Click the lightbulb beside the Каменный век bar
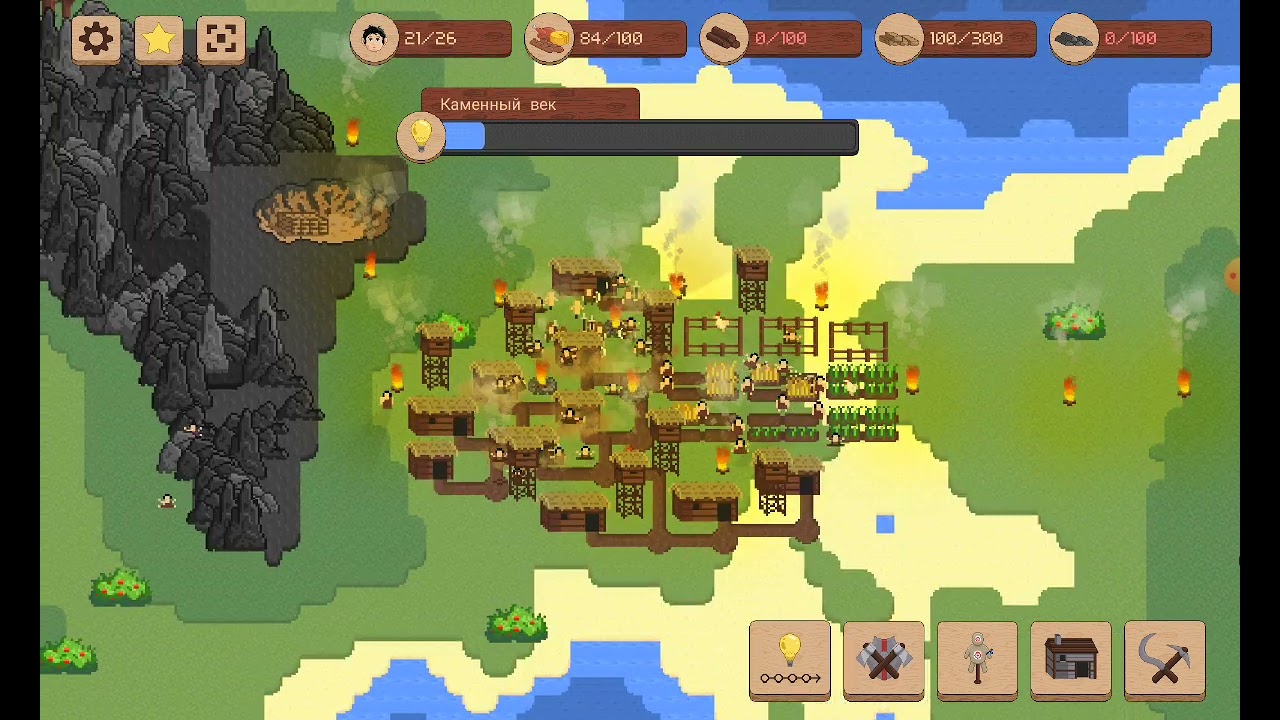The height and width of the screenshot is (720, 1280). (x=421, y=136)
